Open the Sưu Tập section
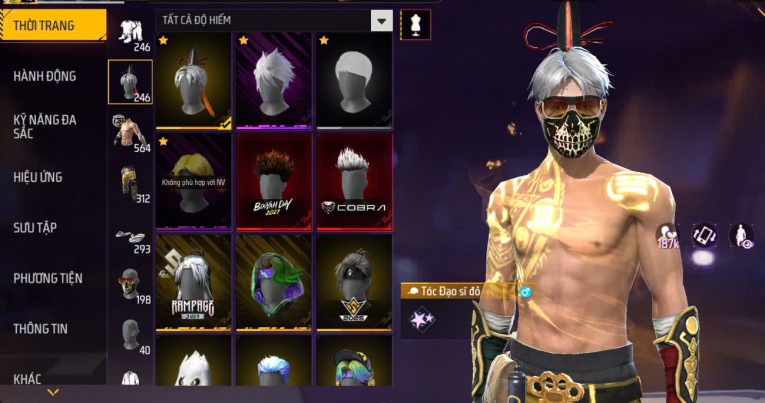Screen dimensions: 765x403 point(35,228)
